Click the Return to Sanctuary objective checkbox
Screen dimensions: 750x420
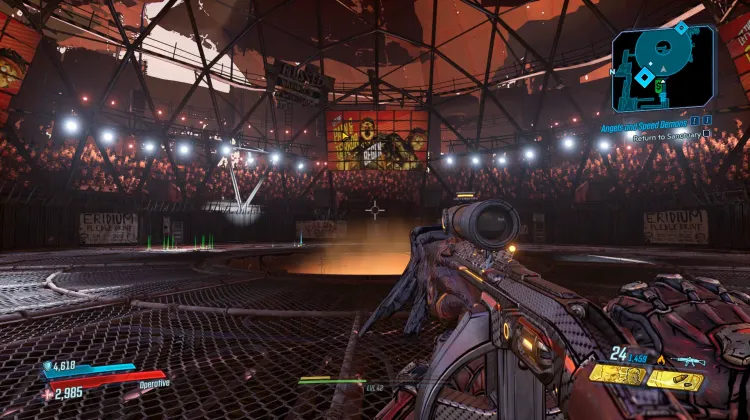coord(706,132)
